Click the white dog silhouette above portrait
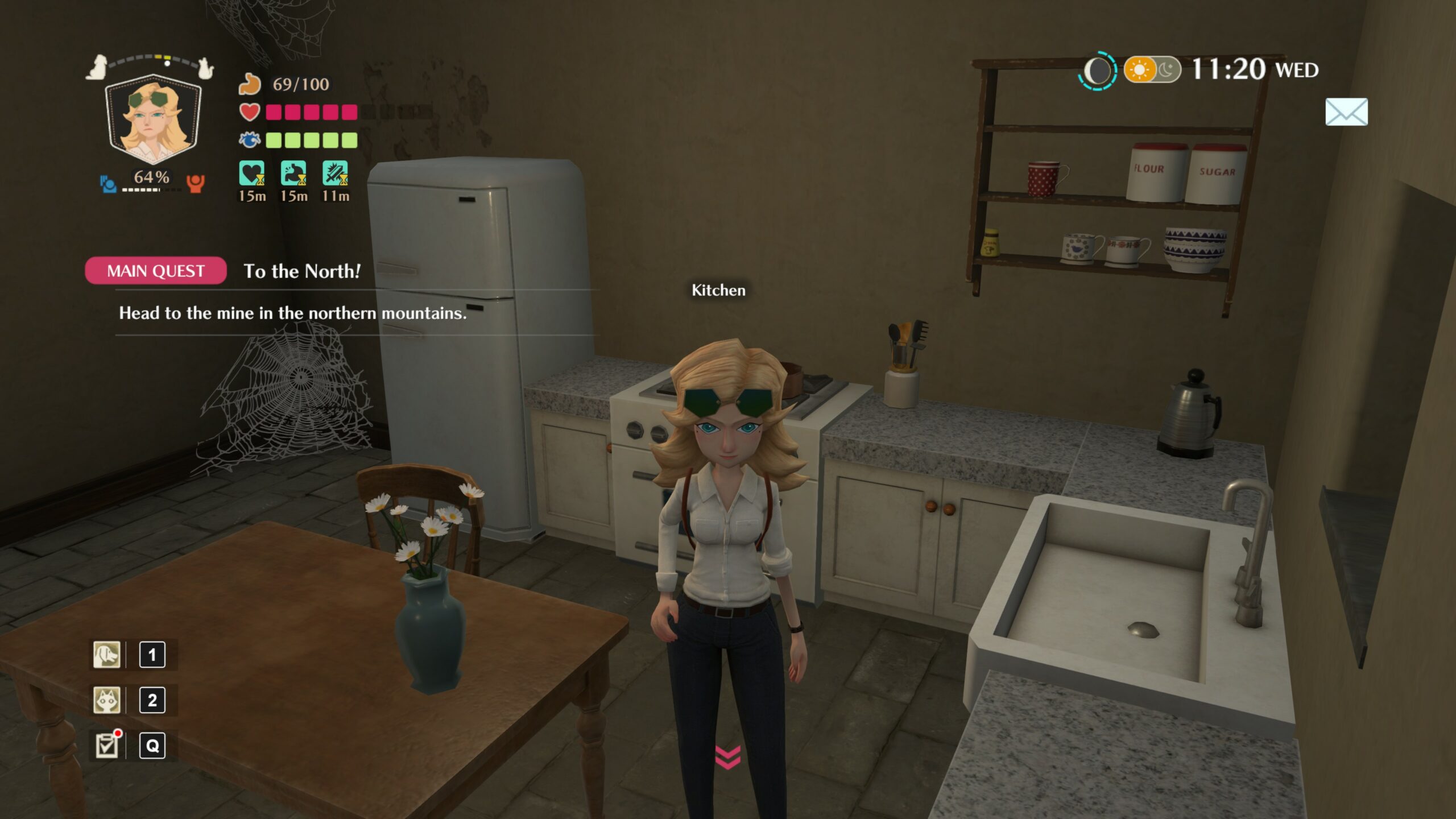 pos(98,67)
